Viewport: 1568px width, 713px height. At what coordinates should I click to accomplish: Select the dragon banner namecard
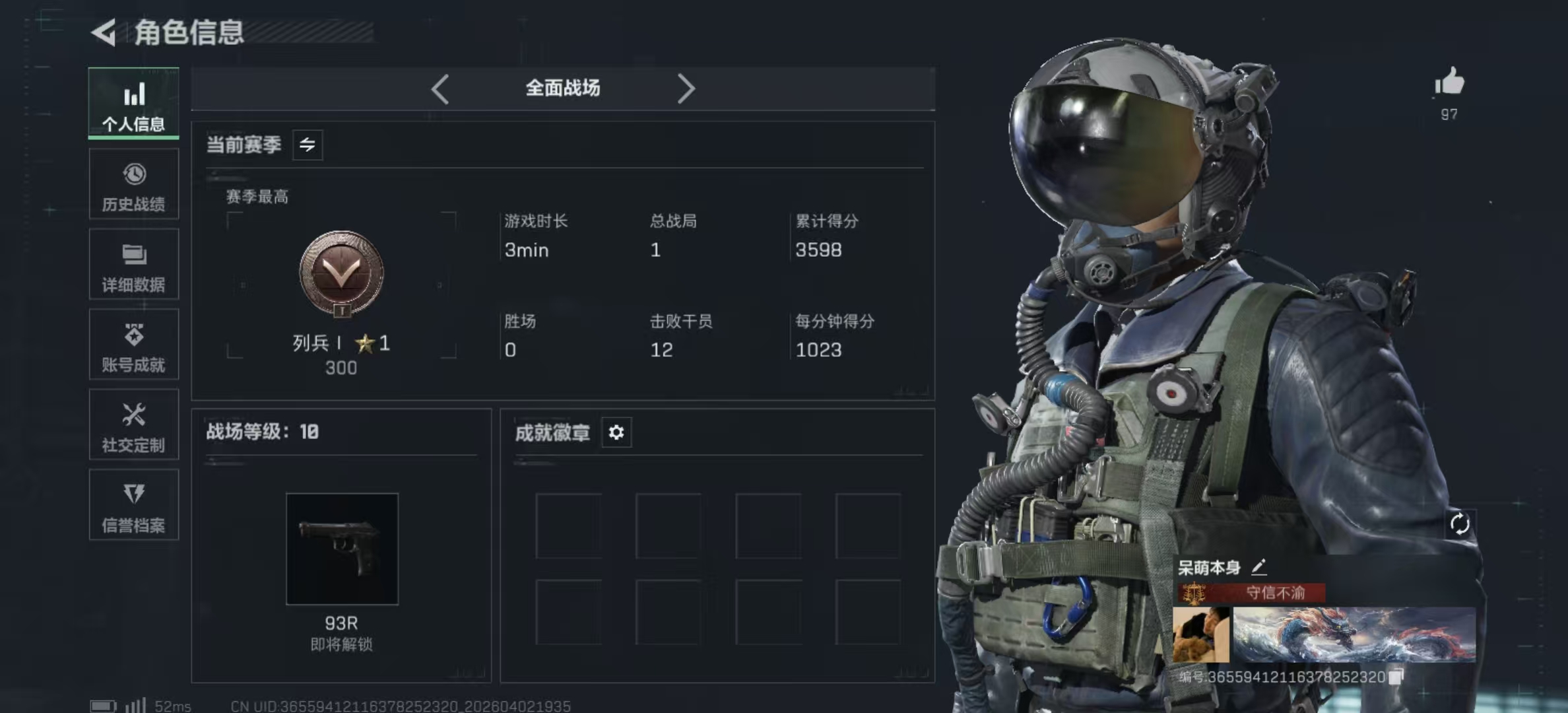pos(1354,634)
